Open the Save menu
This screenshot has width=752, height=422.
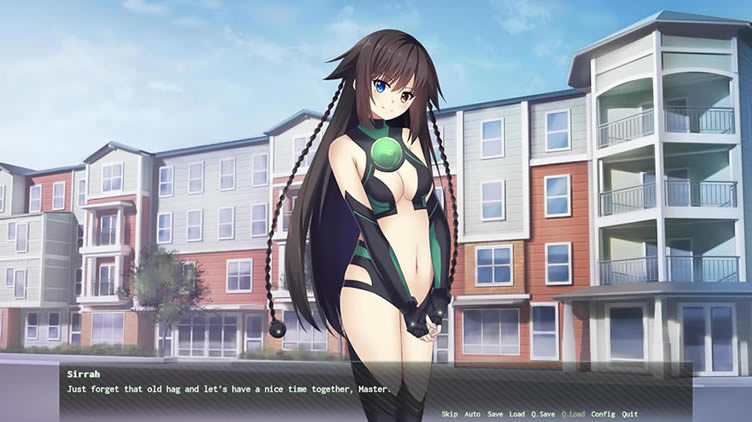(495, 414)
